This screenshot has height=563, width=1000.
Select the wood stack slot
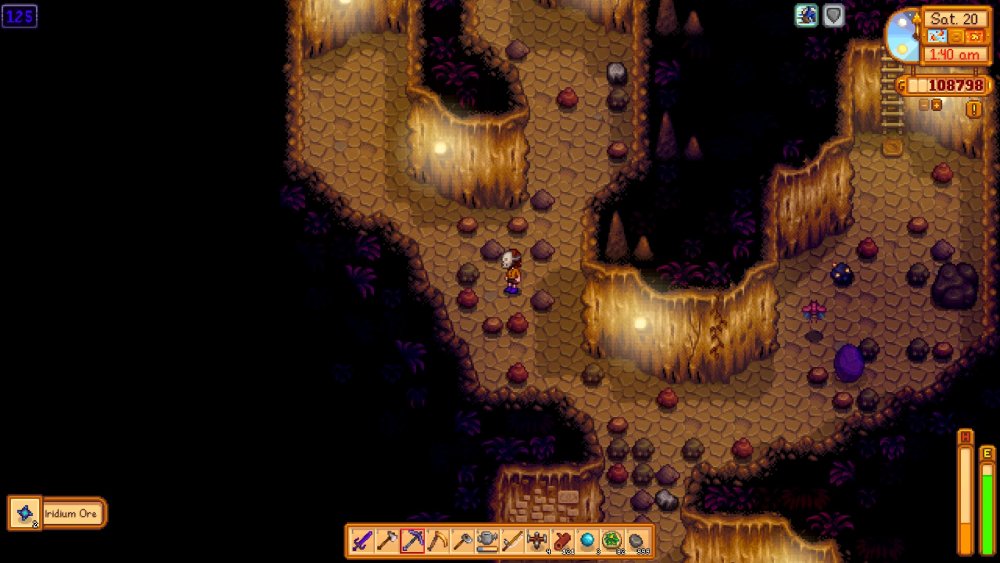tap(562, 541)
